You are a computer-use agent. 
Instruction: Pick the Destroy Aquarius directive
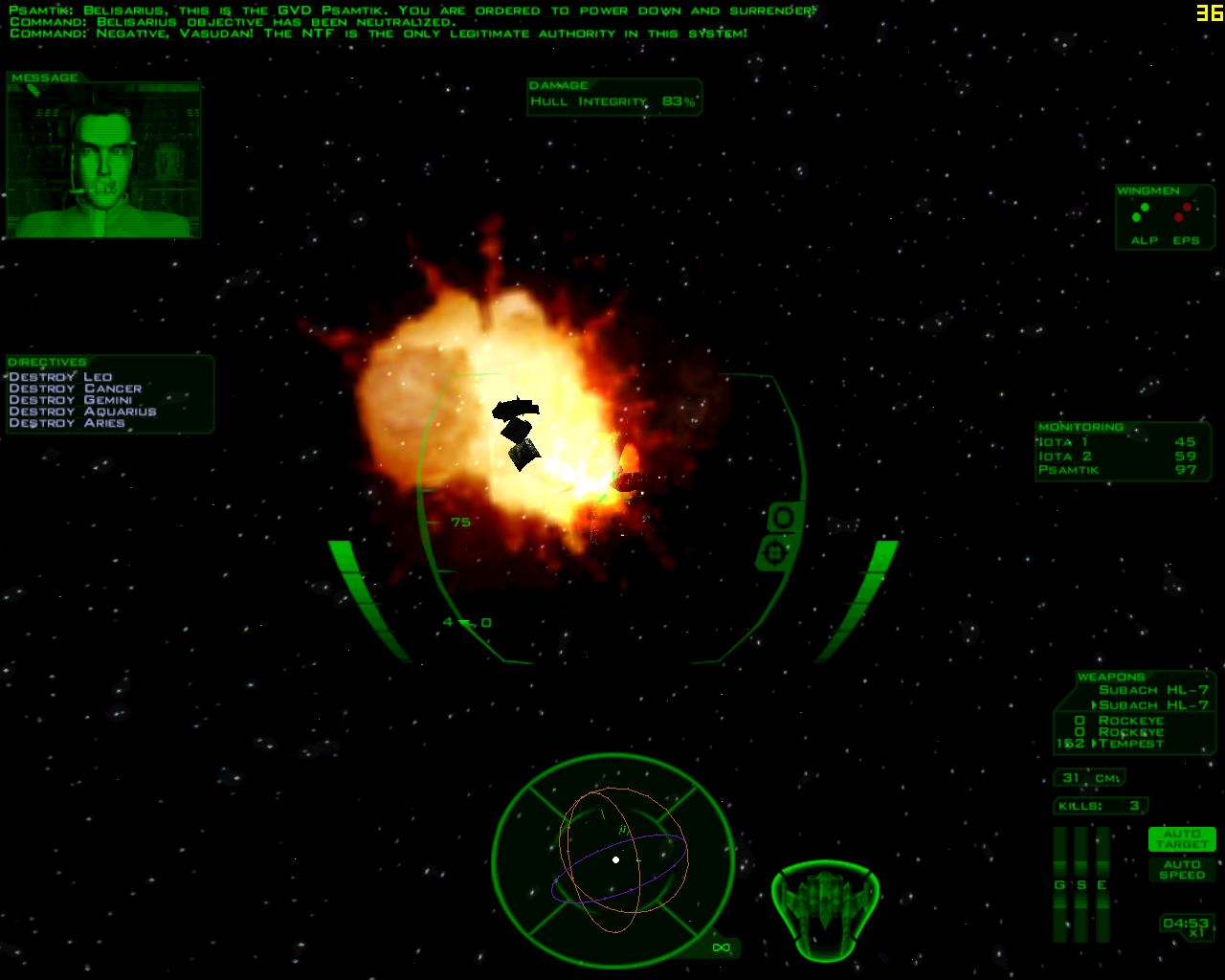click(82, 412)
